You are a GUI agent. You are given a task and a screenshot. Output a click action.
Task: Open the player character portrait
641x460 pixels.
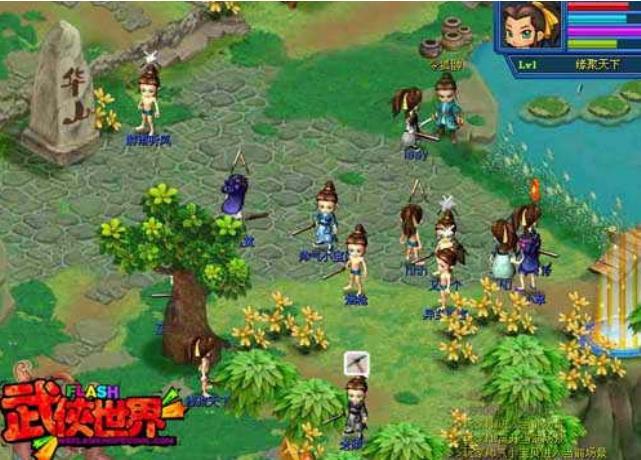click(x=529, y=28)
